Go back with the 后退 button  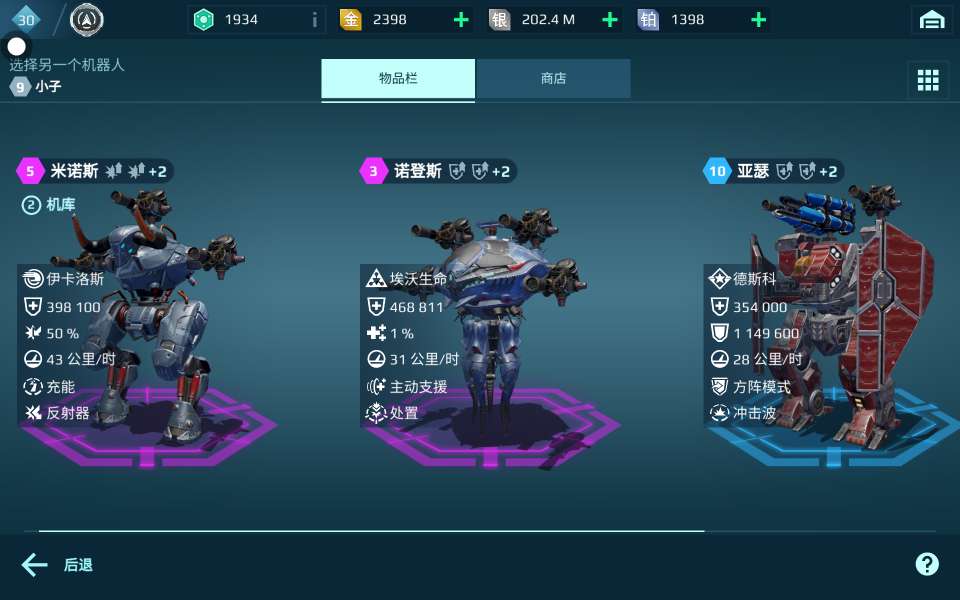coord(58,565)
